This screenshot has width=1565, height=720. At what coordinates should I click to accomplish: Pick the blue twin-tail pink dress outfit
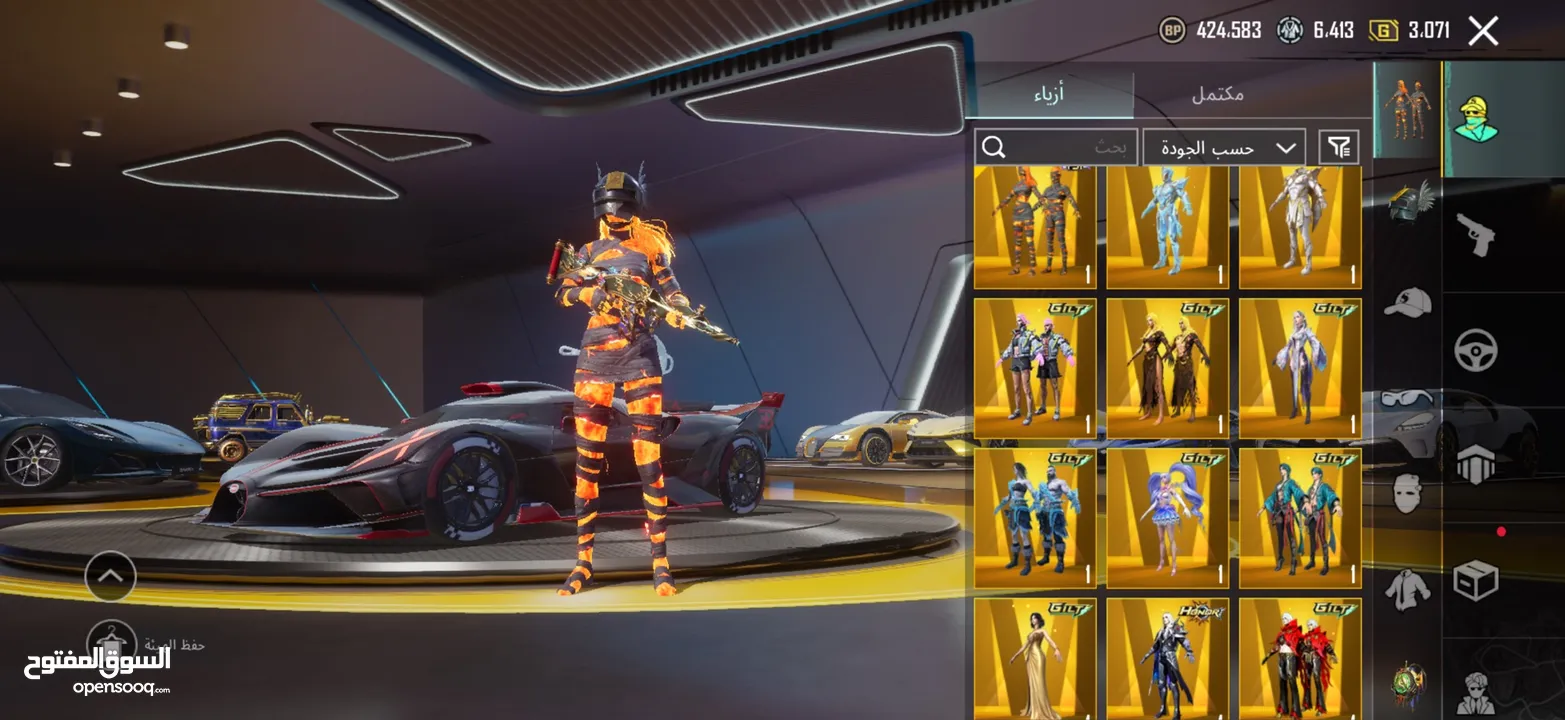pyautogui.click(x=1167, y=517)
